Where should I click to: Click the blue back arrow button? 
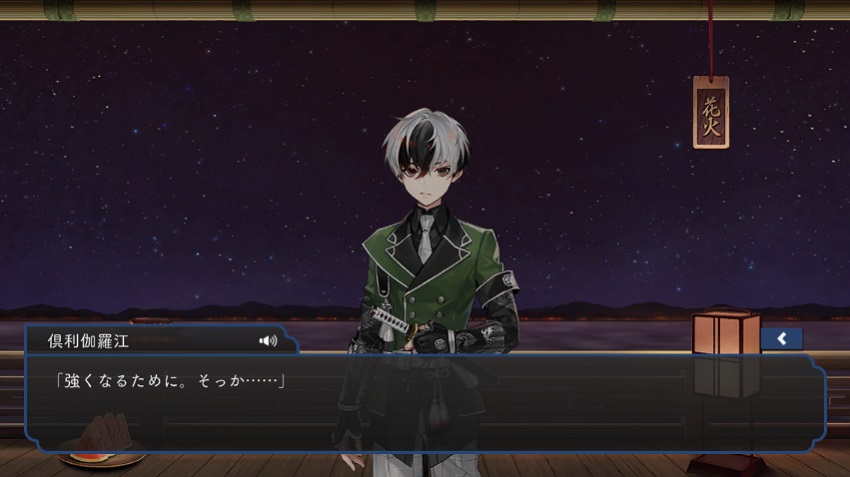781,338
